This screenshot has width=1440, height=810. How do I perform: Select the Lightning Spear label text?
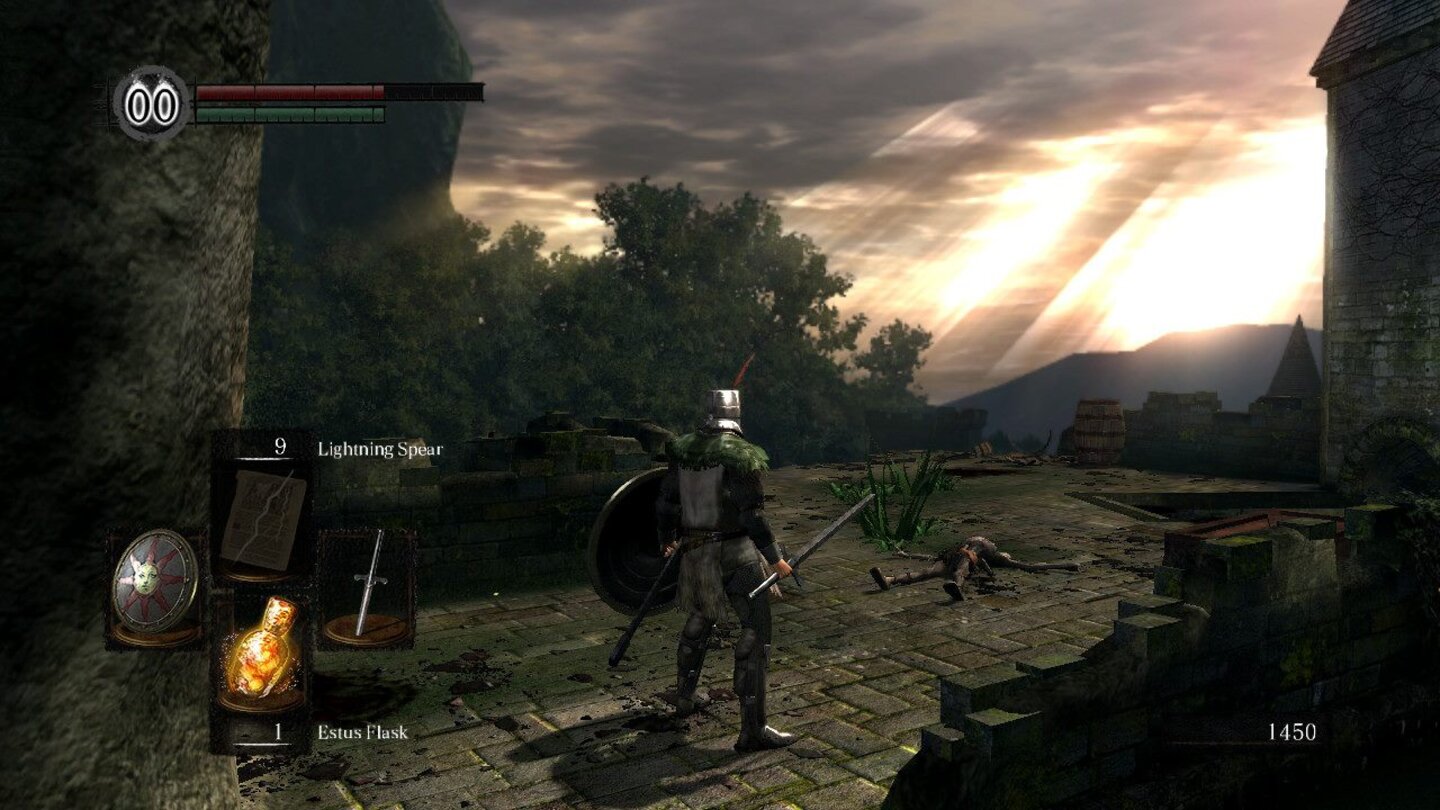379,450
